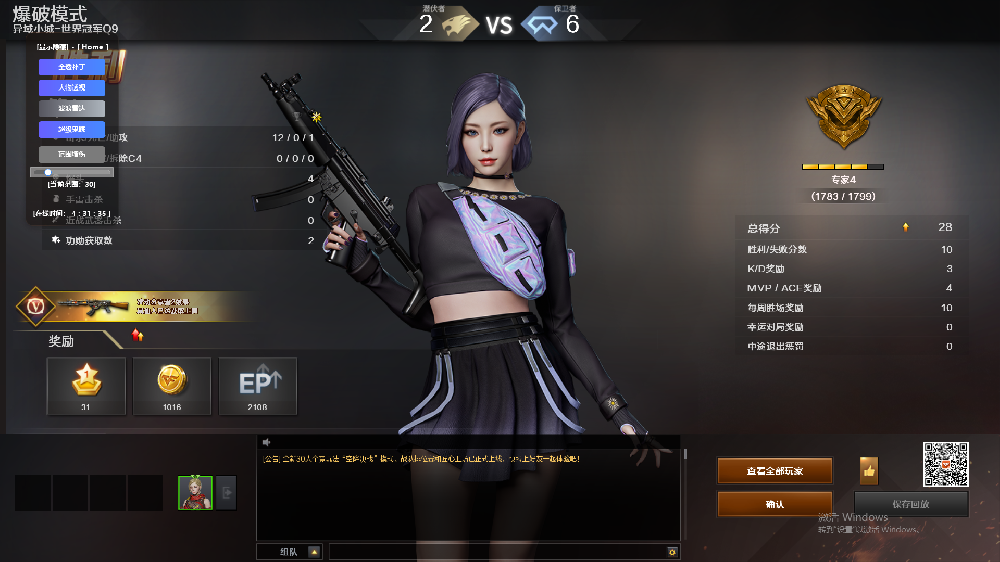The image size is (1000, 562).
Task: Select the EP experience reward tile
Action: (x=258, y=385)
